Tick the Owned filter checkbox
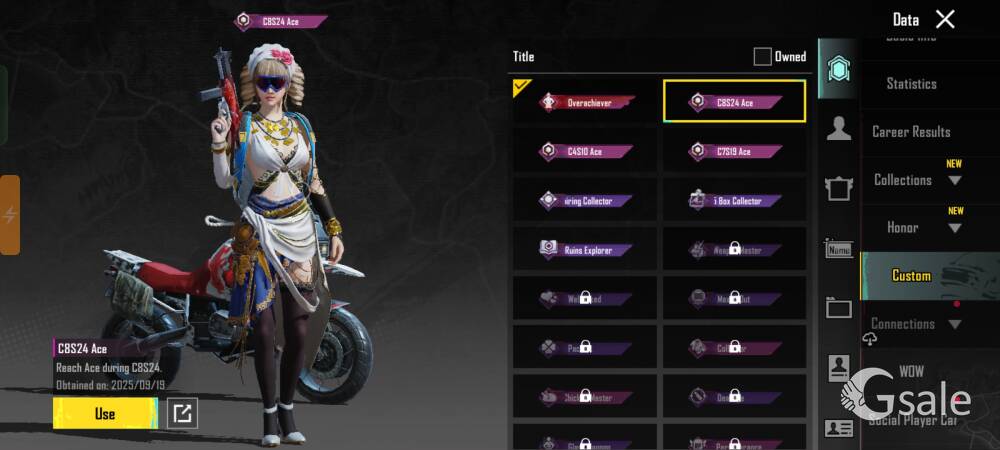This screenshot has height=450, width=1000. coord(762,57)
